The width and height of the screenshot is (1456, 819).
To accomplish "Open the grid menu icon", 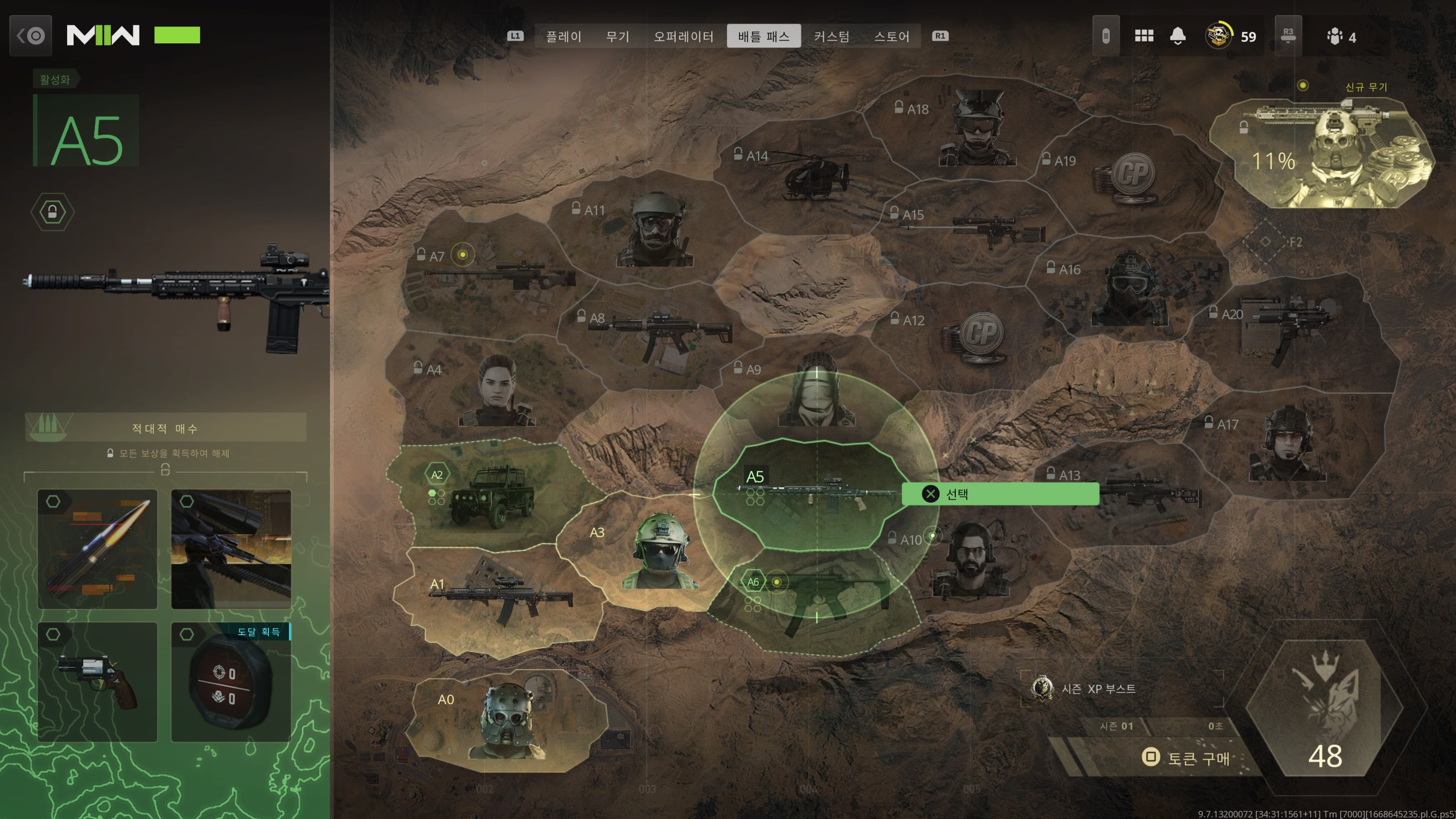I will point(1144,36).
